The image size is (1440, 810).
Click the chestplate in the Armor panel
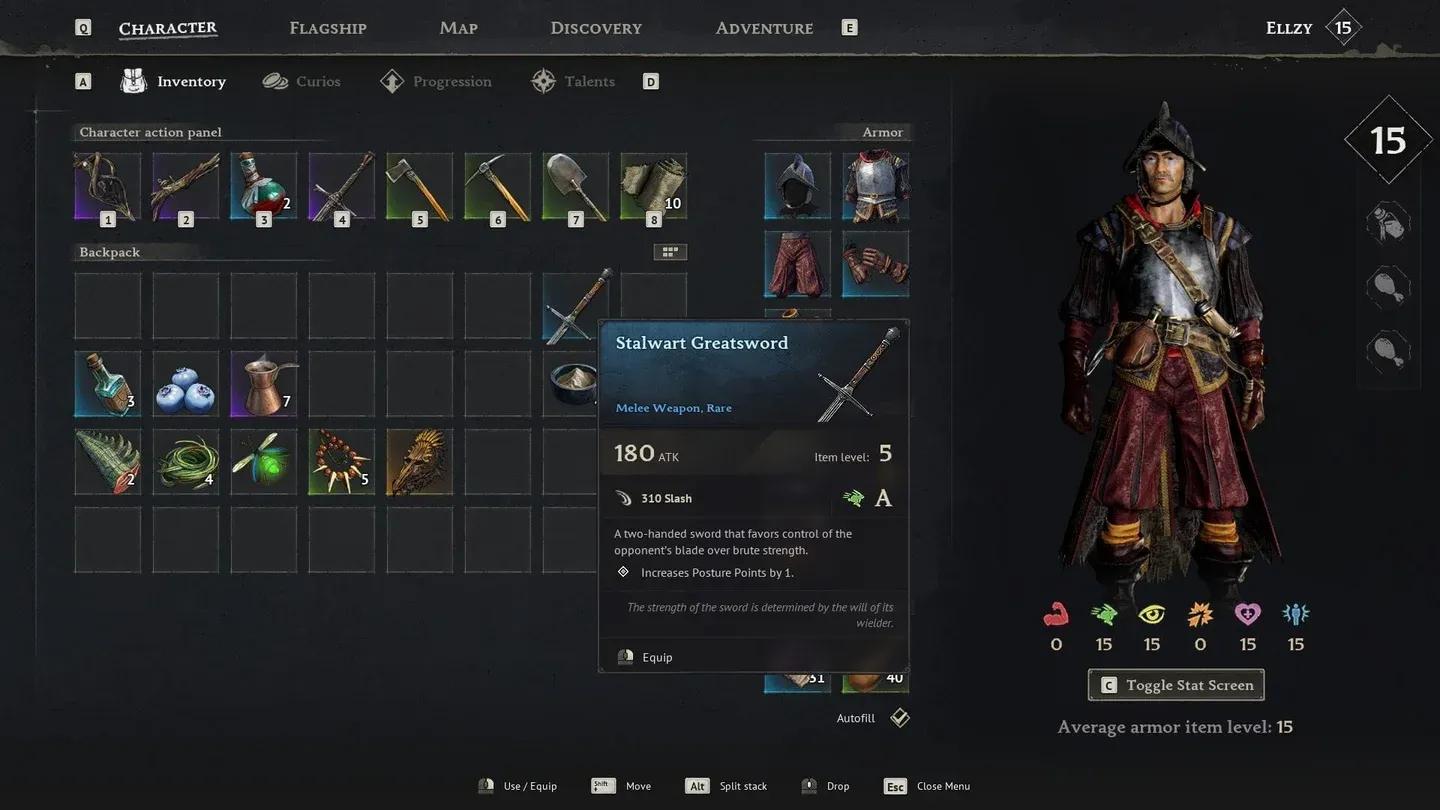pyautogui.click(x=875, y=185)
